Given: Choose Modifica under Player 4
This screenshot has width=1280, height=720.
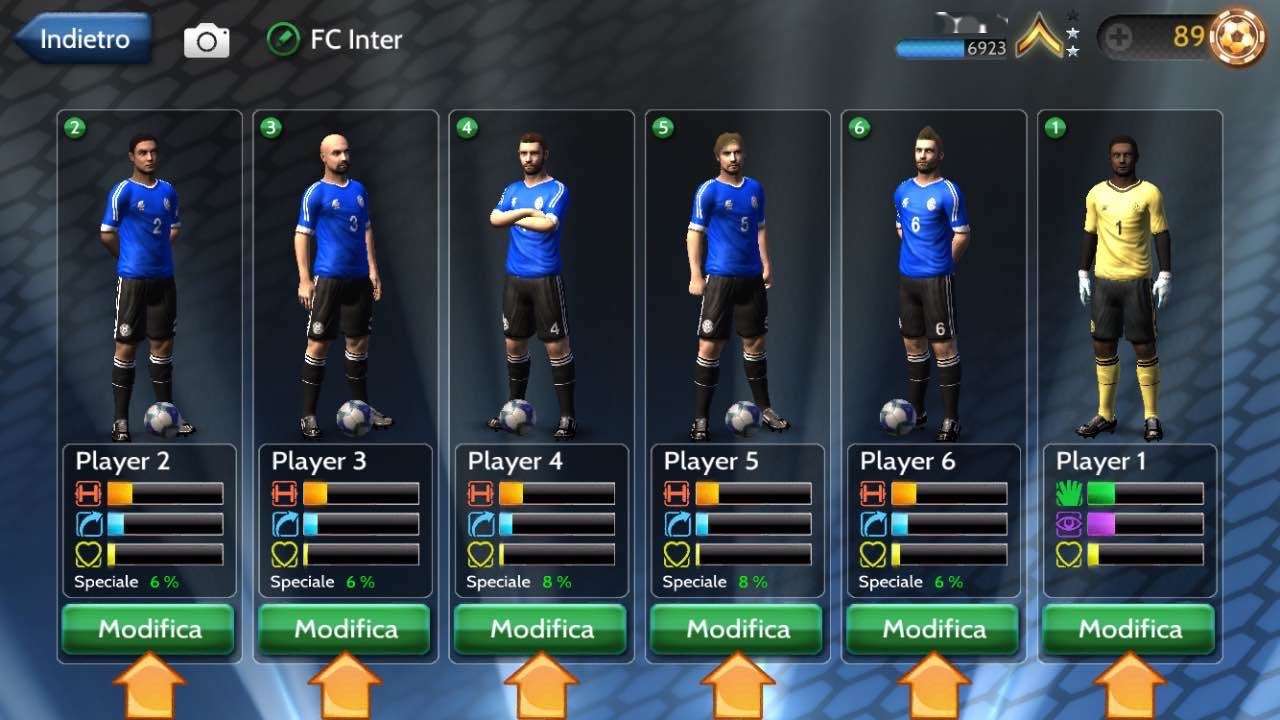Looking at the screenshot, I should point(541,629).
